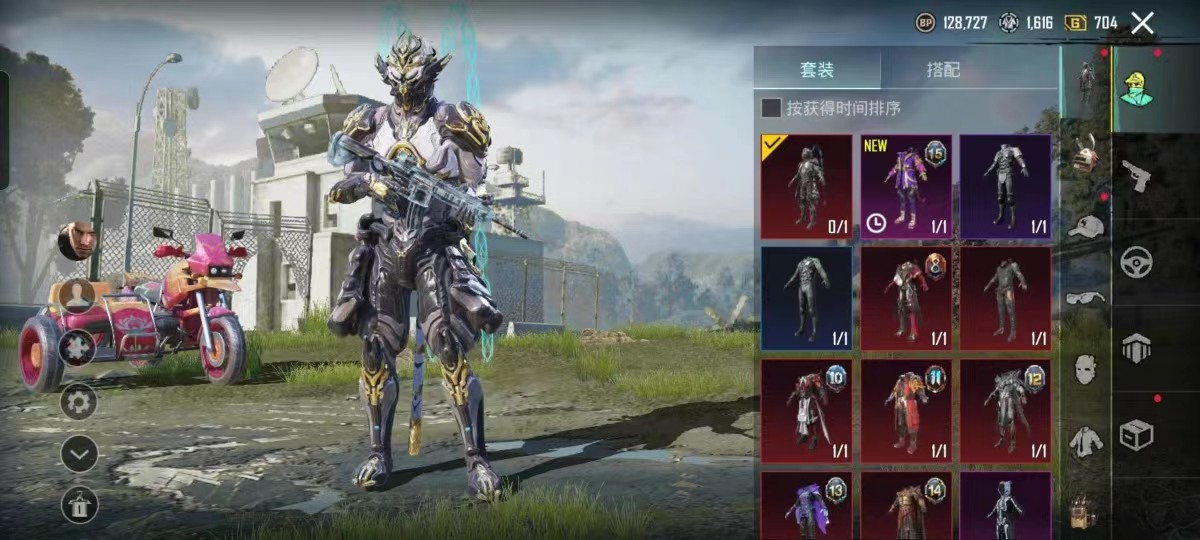Select the level 10 red outfit
This screenshot has height=540, width=1200.
tap(806, 411)
